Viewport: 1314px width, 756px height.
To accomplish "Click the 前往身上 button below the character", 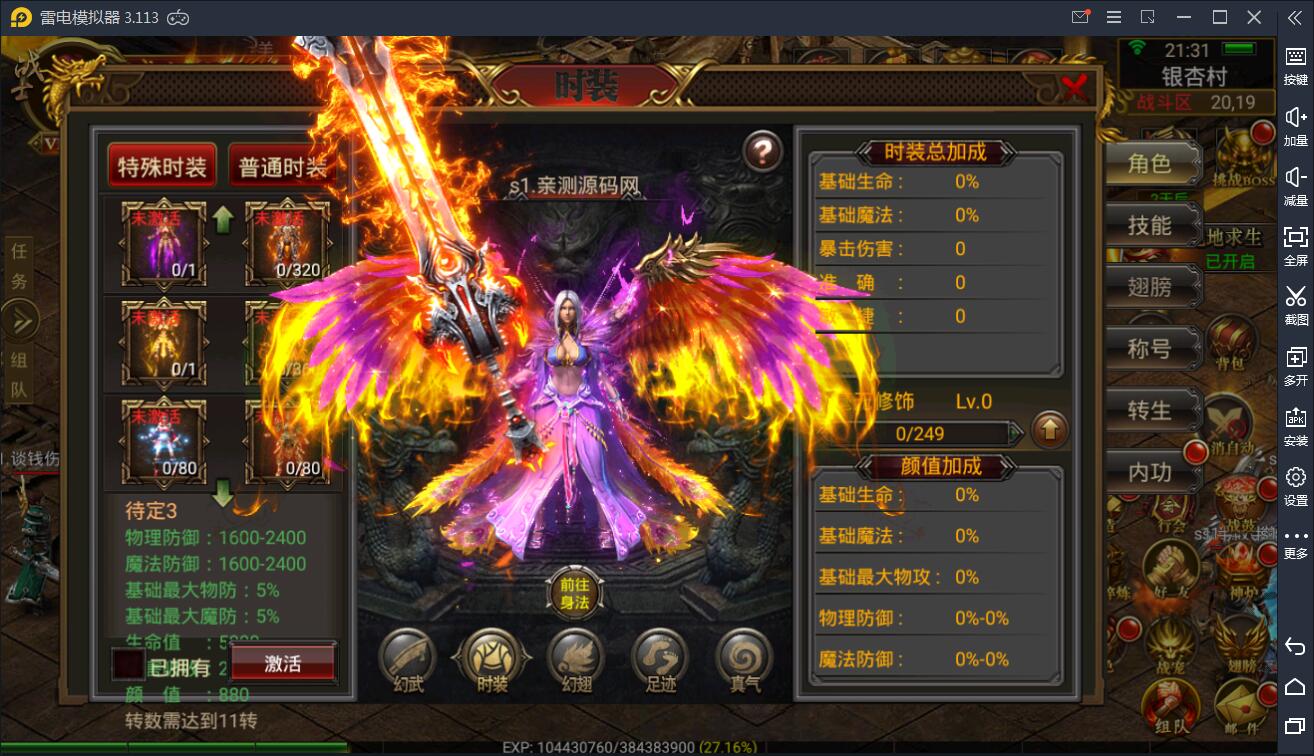I will [573, 594].
